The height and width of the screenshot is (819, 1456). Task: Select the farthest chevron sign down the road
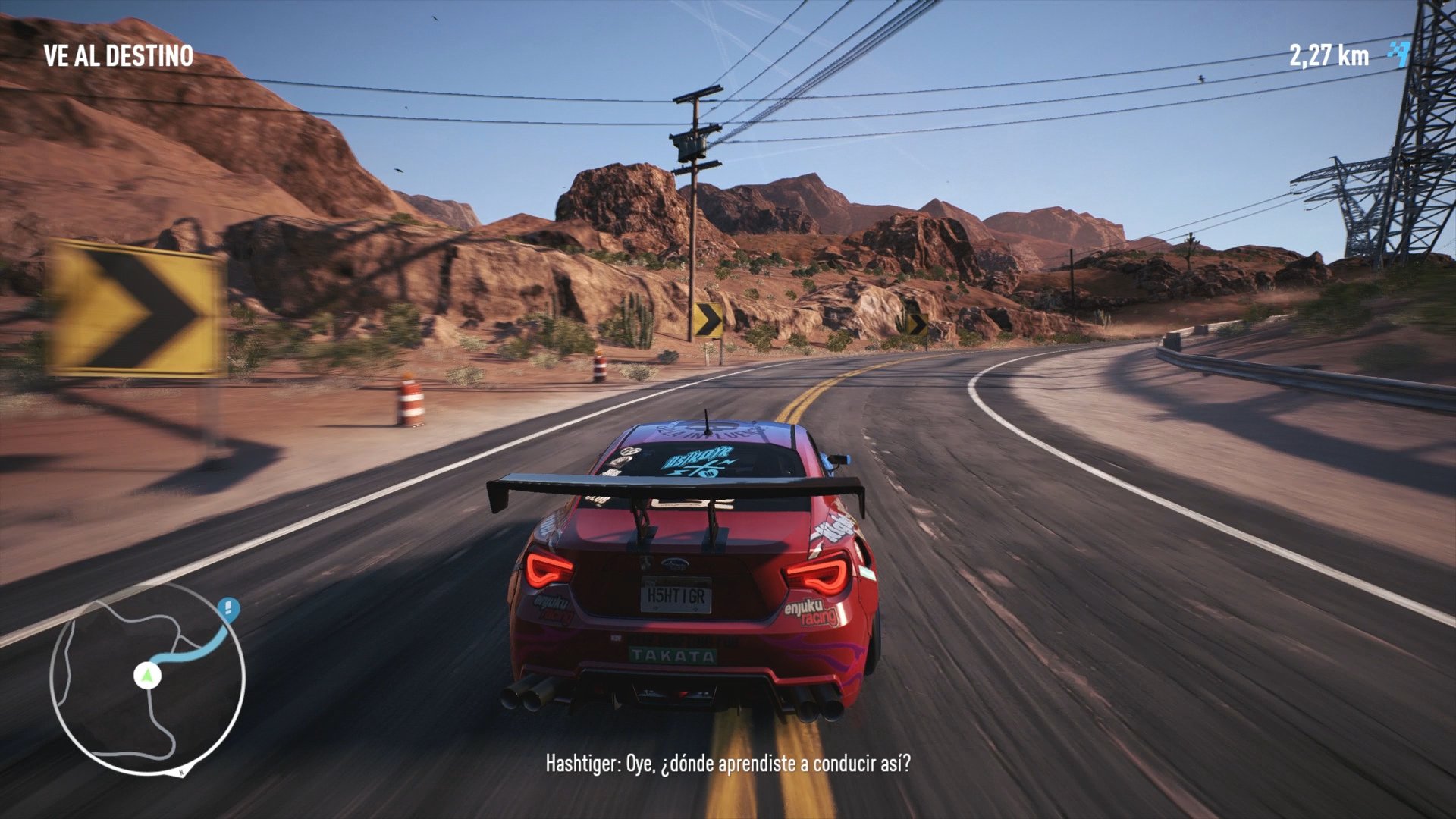[x=916, y=324]
